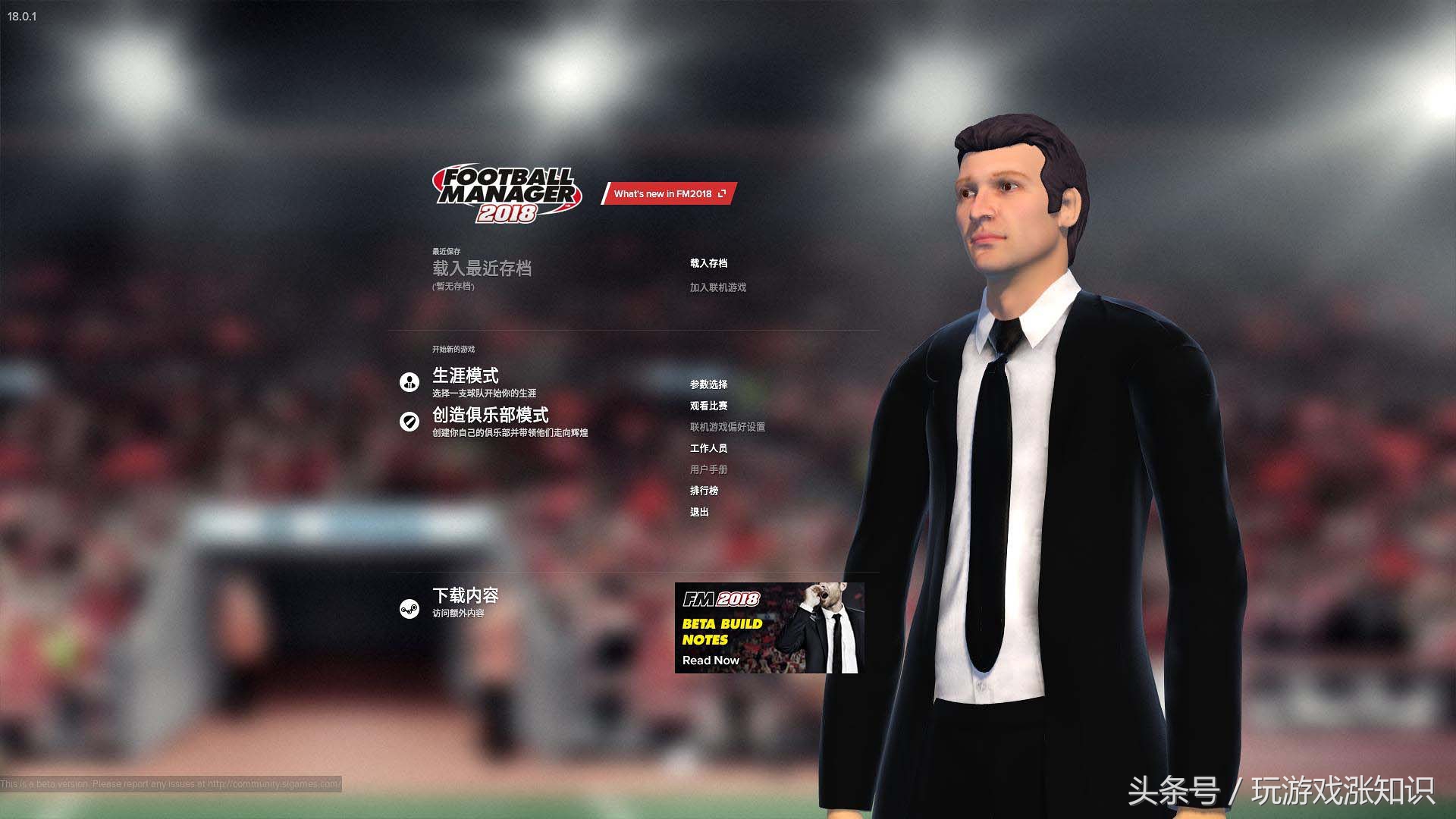Click the career mode manager icon
The width and height of the screenshot is (1456, 819).
409,382
